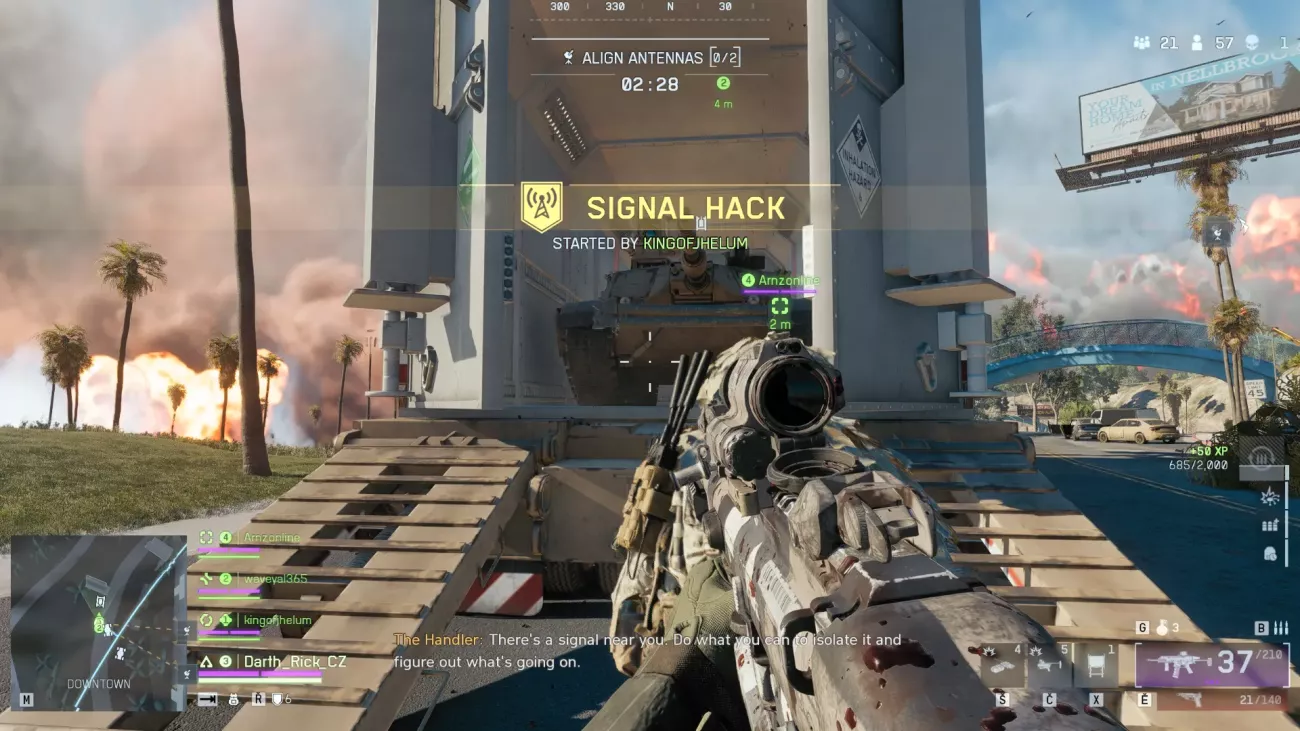This screenshot has height=731, width=1300.
Task: Click the fire mode bullets icon
Action: pyautogui.click(x=1281, y=628)
